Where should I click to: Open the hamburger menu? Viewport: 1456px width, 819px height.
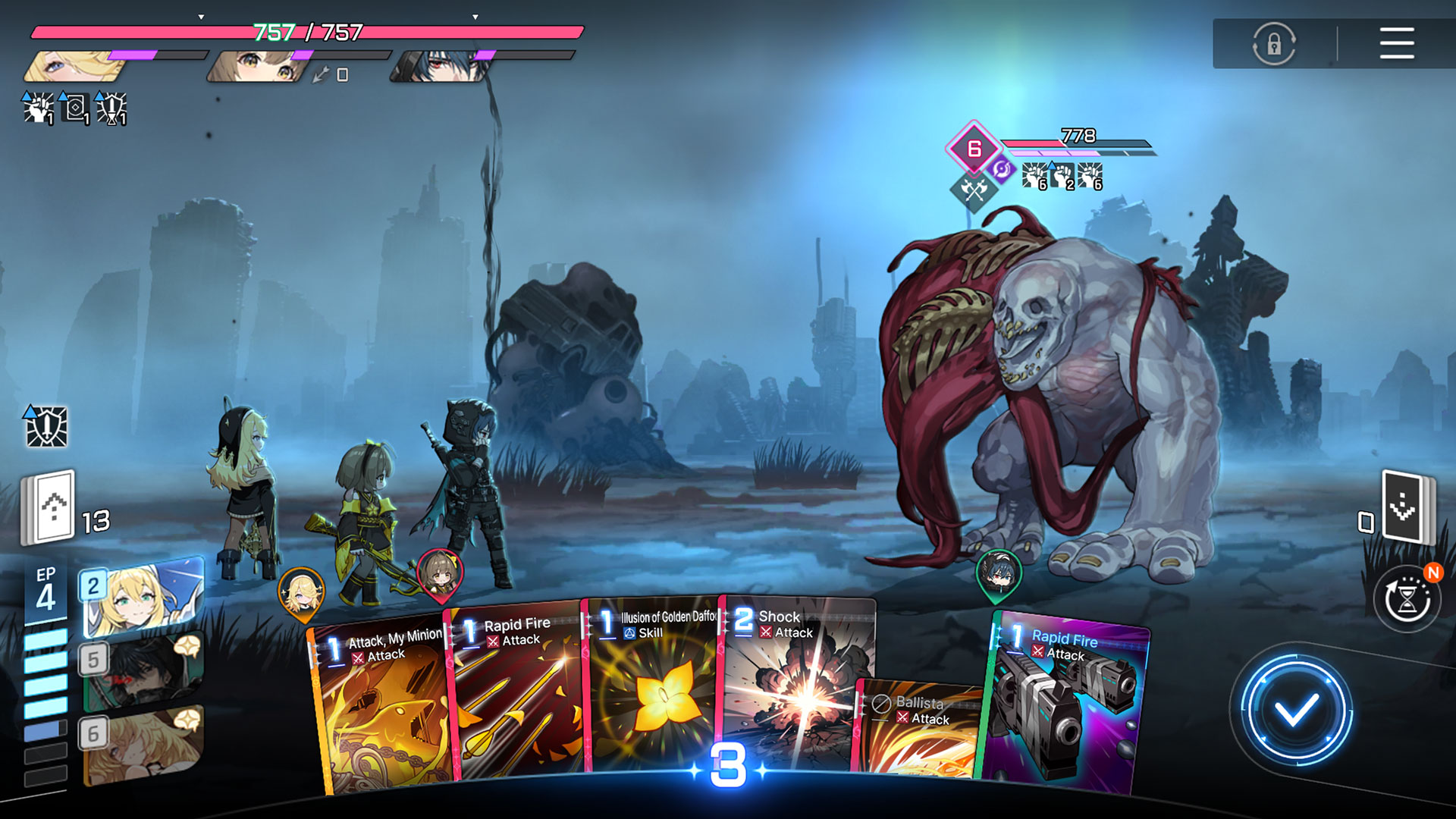1396,43
